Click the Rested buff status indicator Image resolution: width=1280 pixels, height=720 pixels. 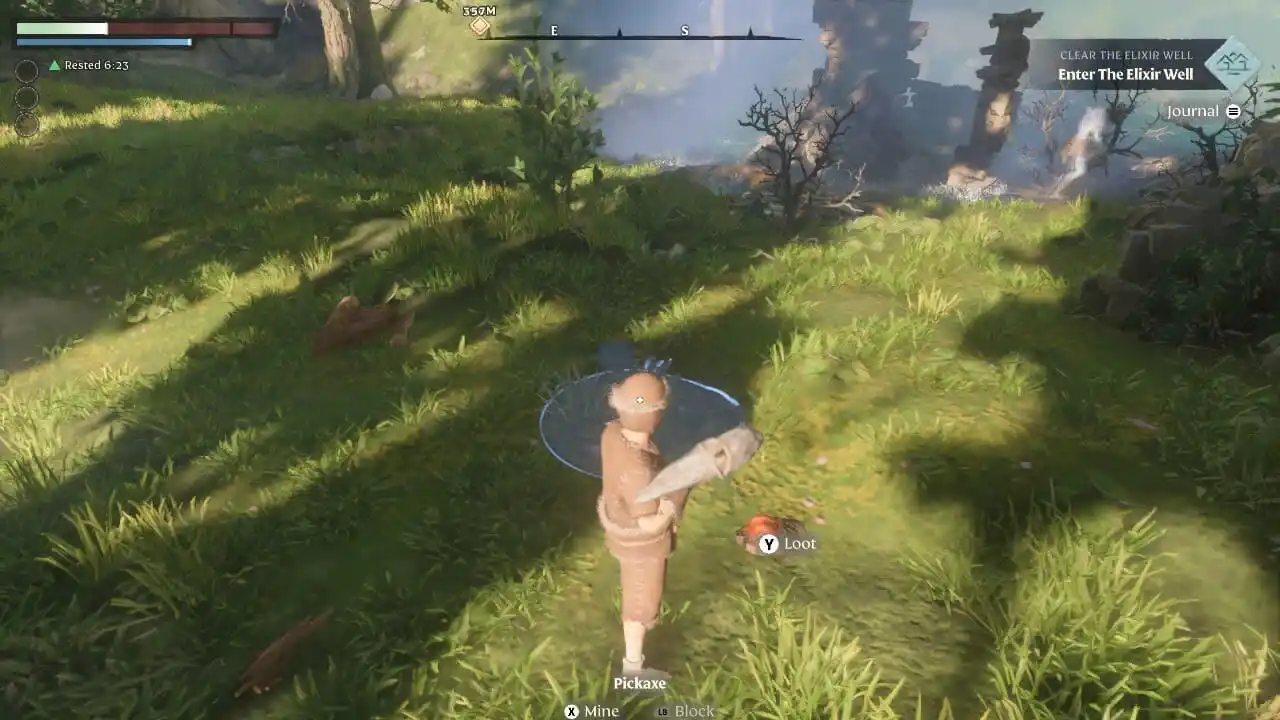coord(89,65)
